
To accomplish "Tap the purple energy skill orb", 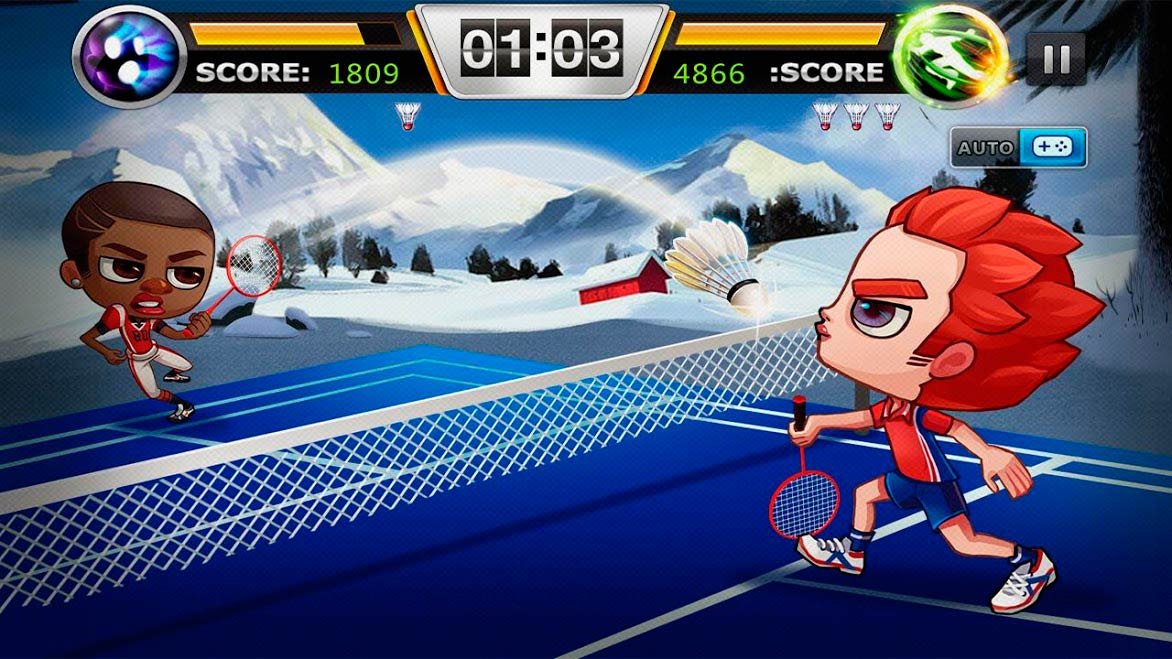I will pos(130,55).
